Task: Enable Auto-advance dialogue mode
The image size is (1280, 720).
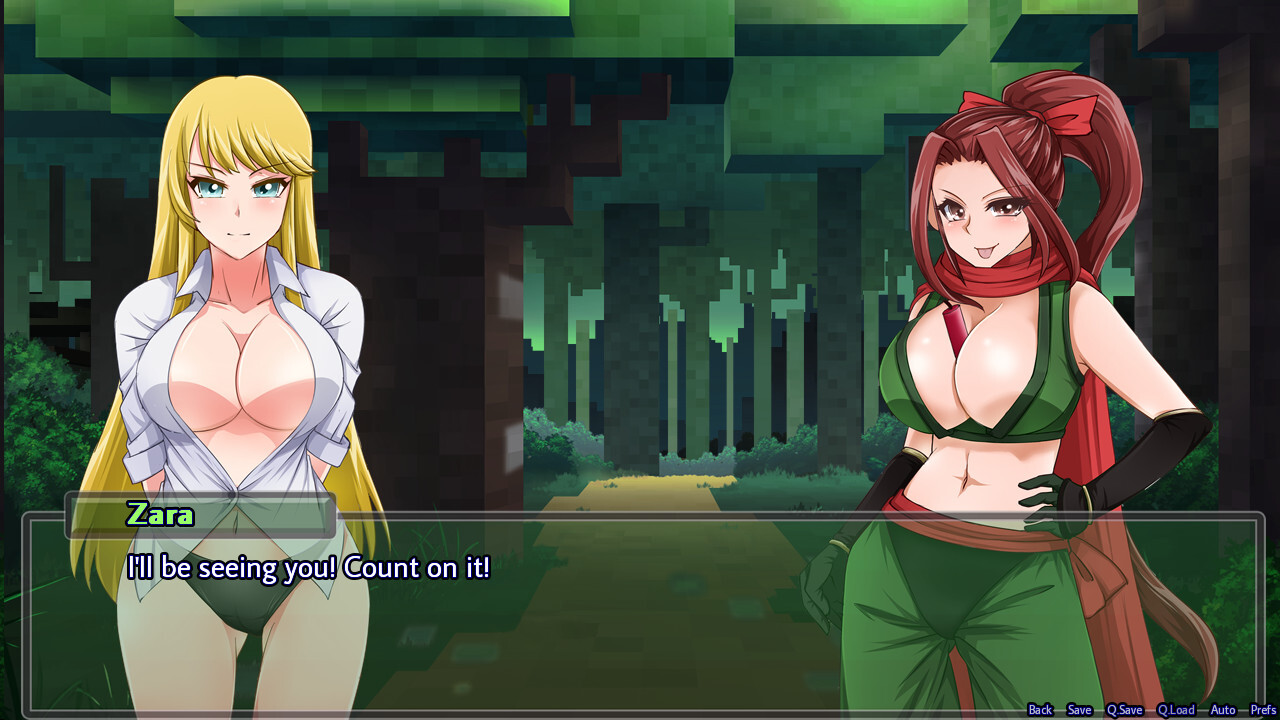Action: click(x=1222, y=709)
